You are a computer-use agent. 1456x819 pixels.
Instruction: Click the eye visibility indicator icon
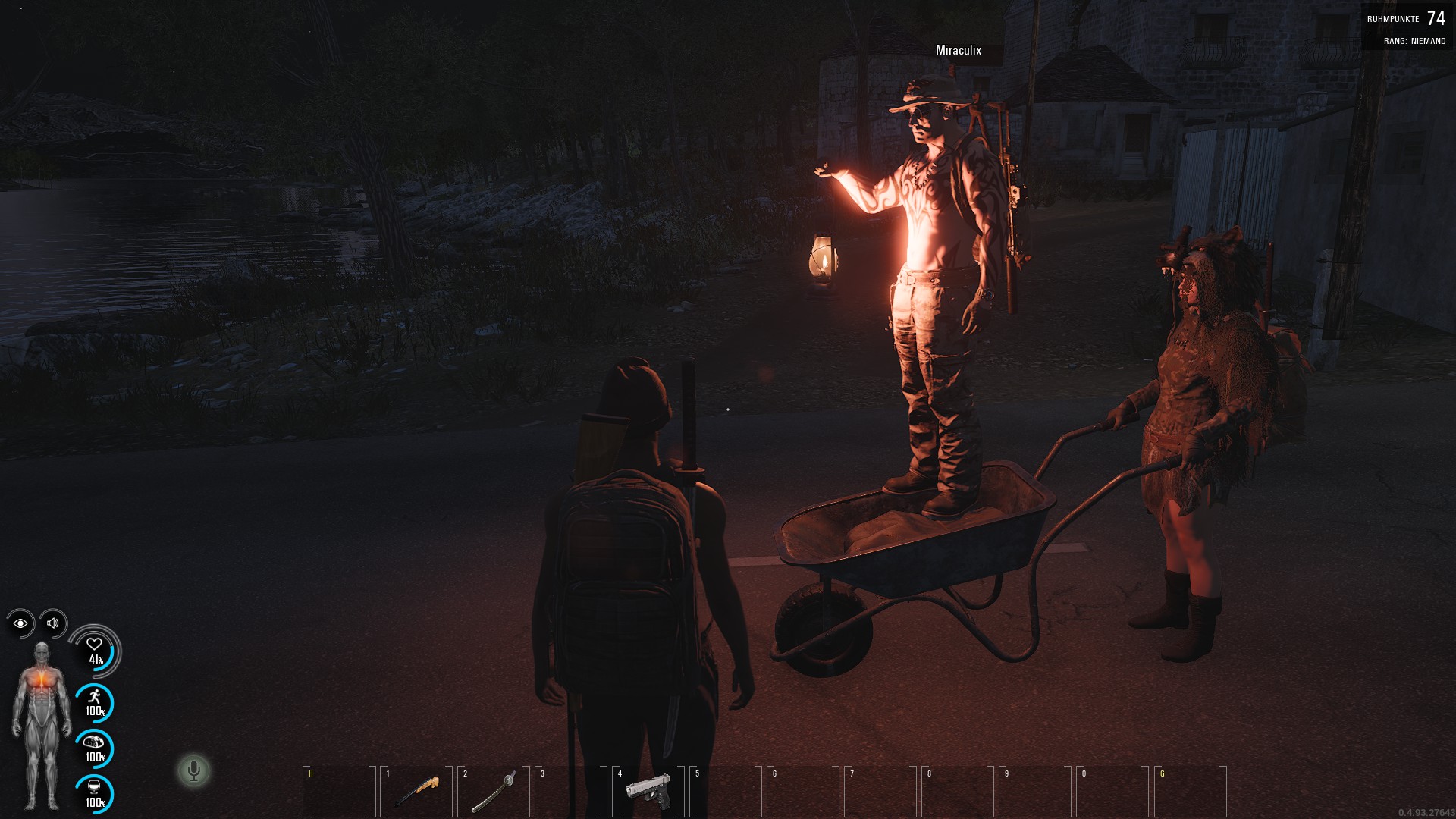20,623
